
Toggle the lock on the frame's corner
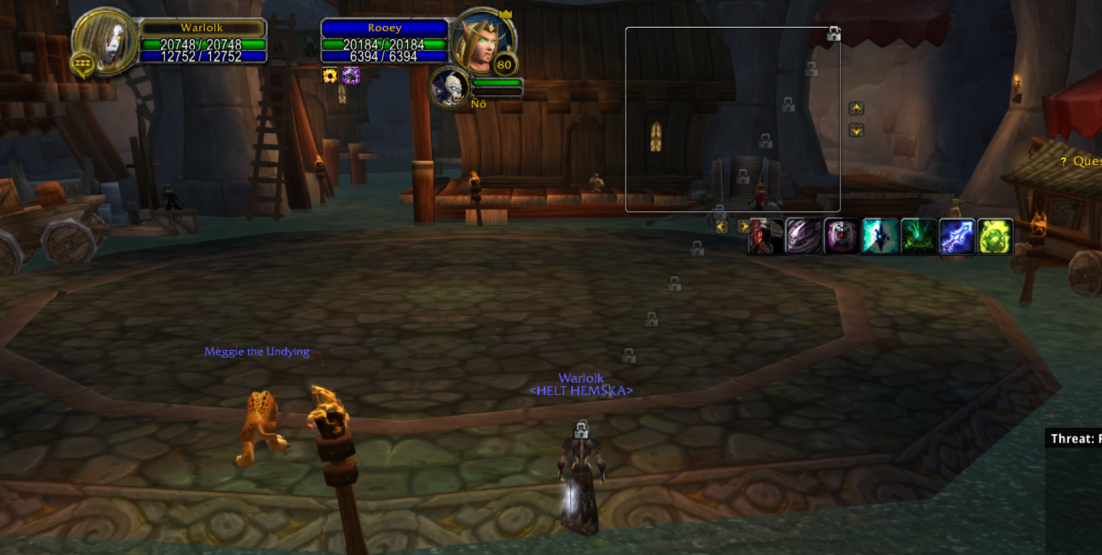click(833, 34)
